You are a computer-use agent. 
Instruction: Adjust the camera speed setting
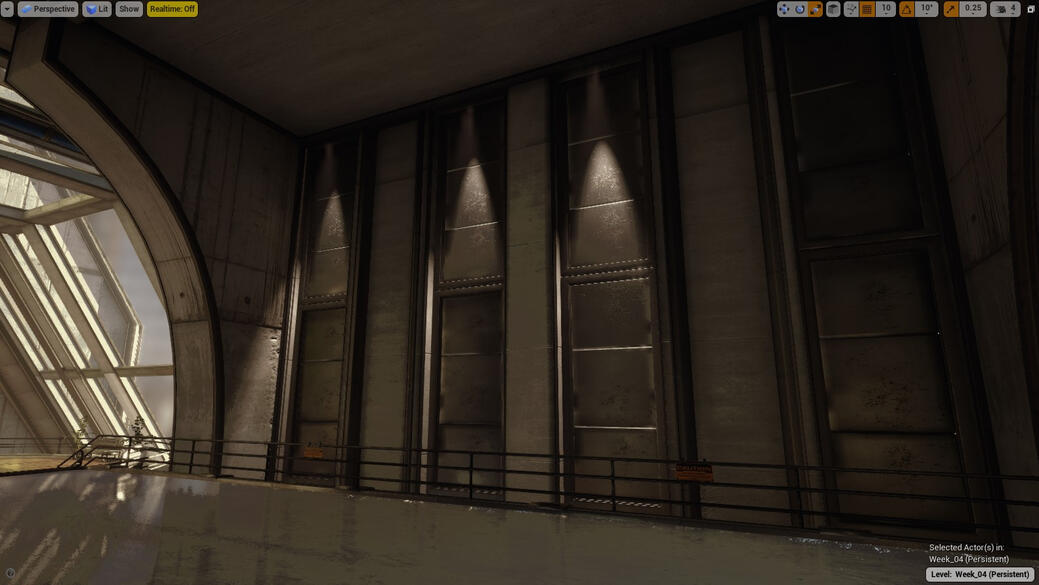[1005, 9]
